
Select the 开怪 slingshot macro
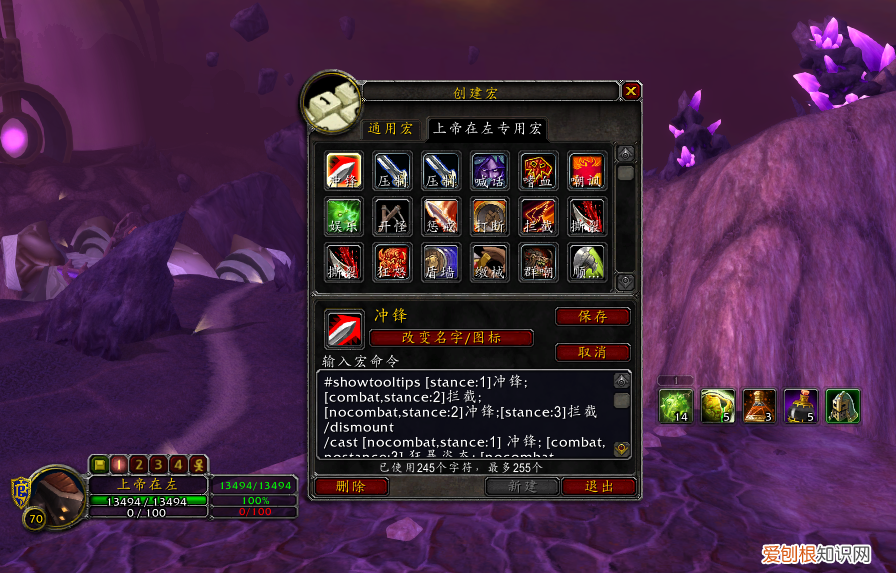(x=393, y=217)
